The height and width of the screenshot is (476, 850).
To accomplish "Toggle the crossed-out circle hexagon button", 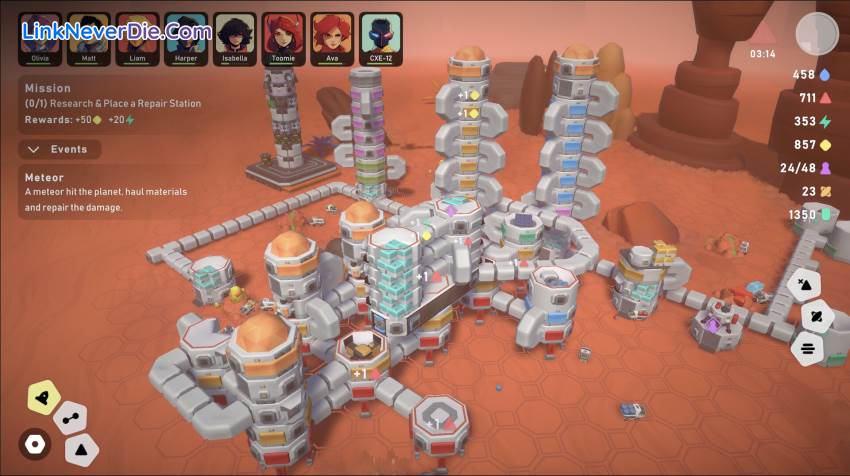I will [817, 316].
